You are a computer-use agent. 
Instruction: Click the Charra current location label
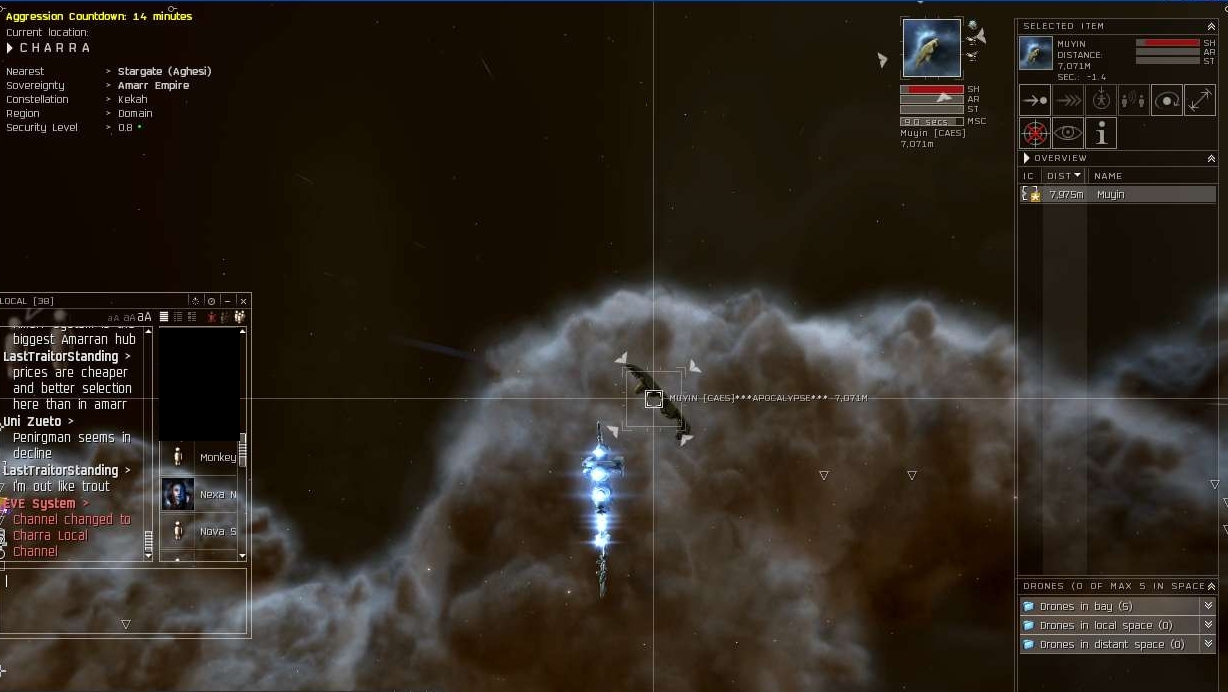pos(55,48)
